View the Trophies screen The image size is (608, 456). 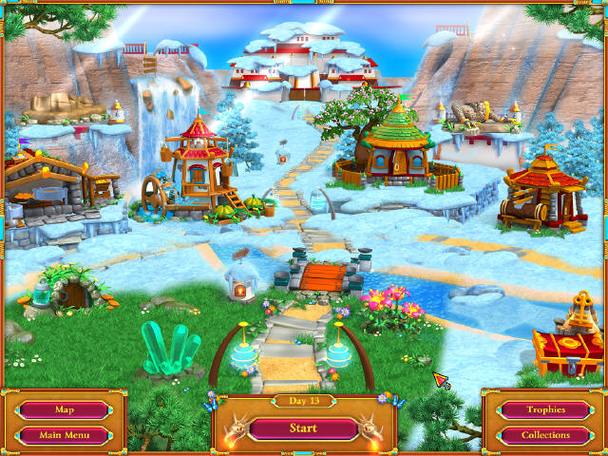tap(545, 410)
